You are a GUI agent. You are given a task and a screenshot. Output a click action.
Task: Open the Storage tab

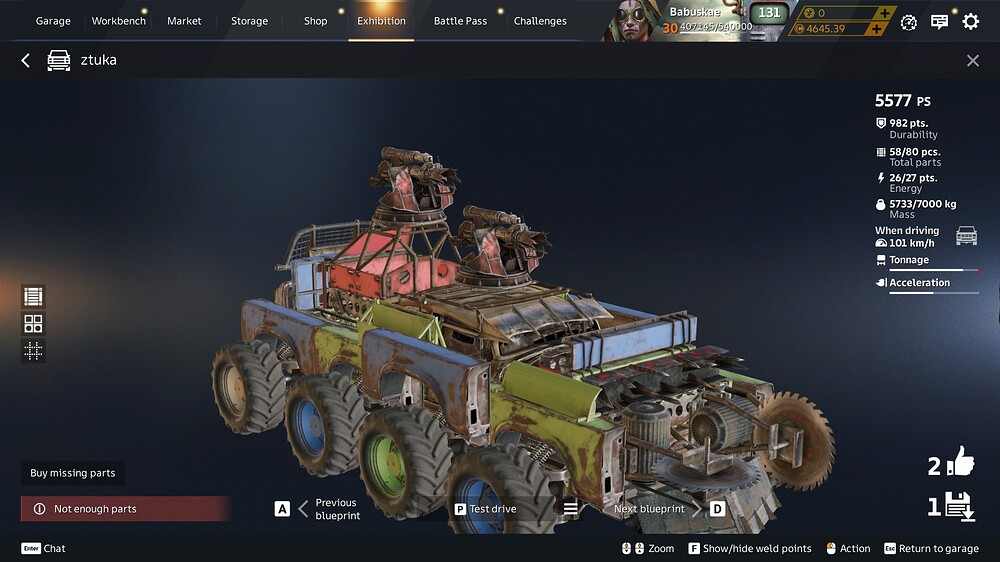(249, 21)
